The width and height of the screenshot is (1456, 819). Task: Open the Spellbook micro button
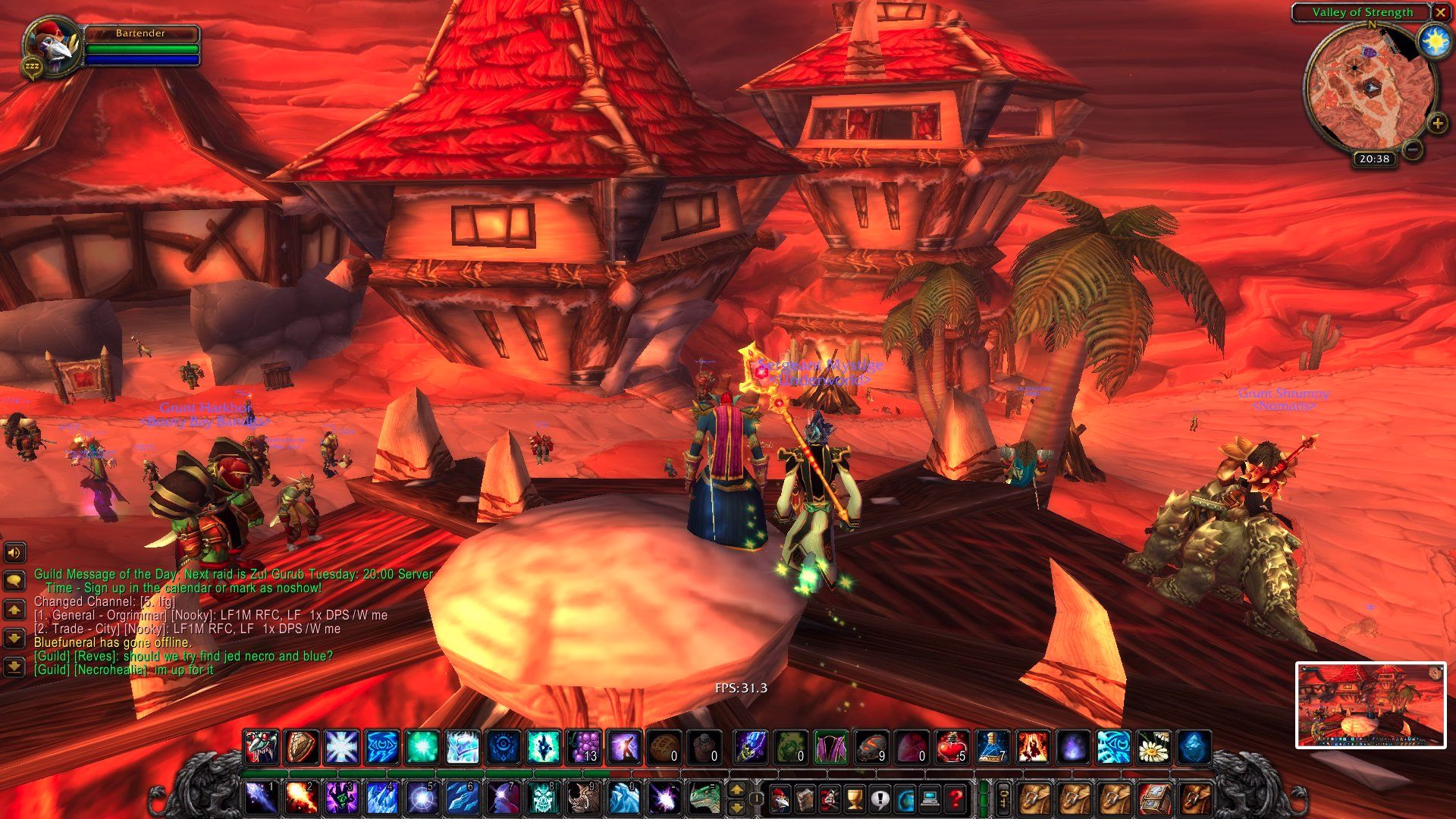click(804, 799)
